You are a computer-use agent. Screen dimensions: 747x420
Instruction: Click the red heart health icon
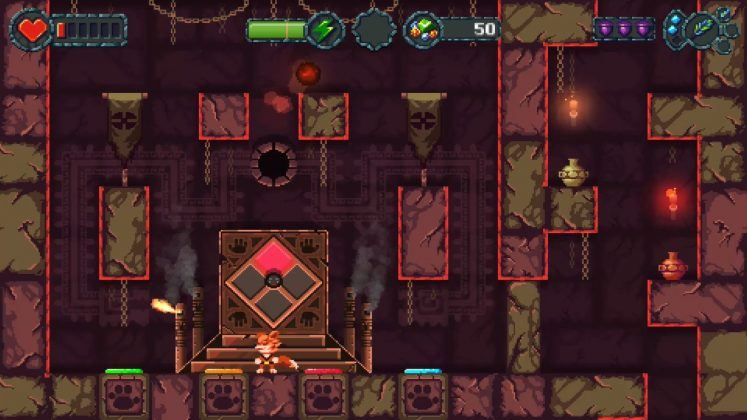pos(33,29)
